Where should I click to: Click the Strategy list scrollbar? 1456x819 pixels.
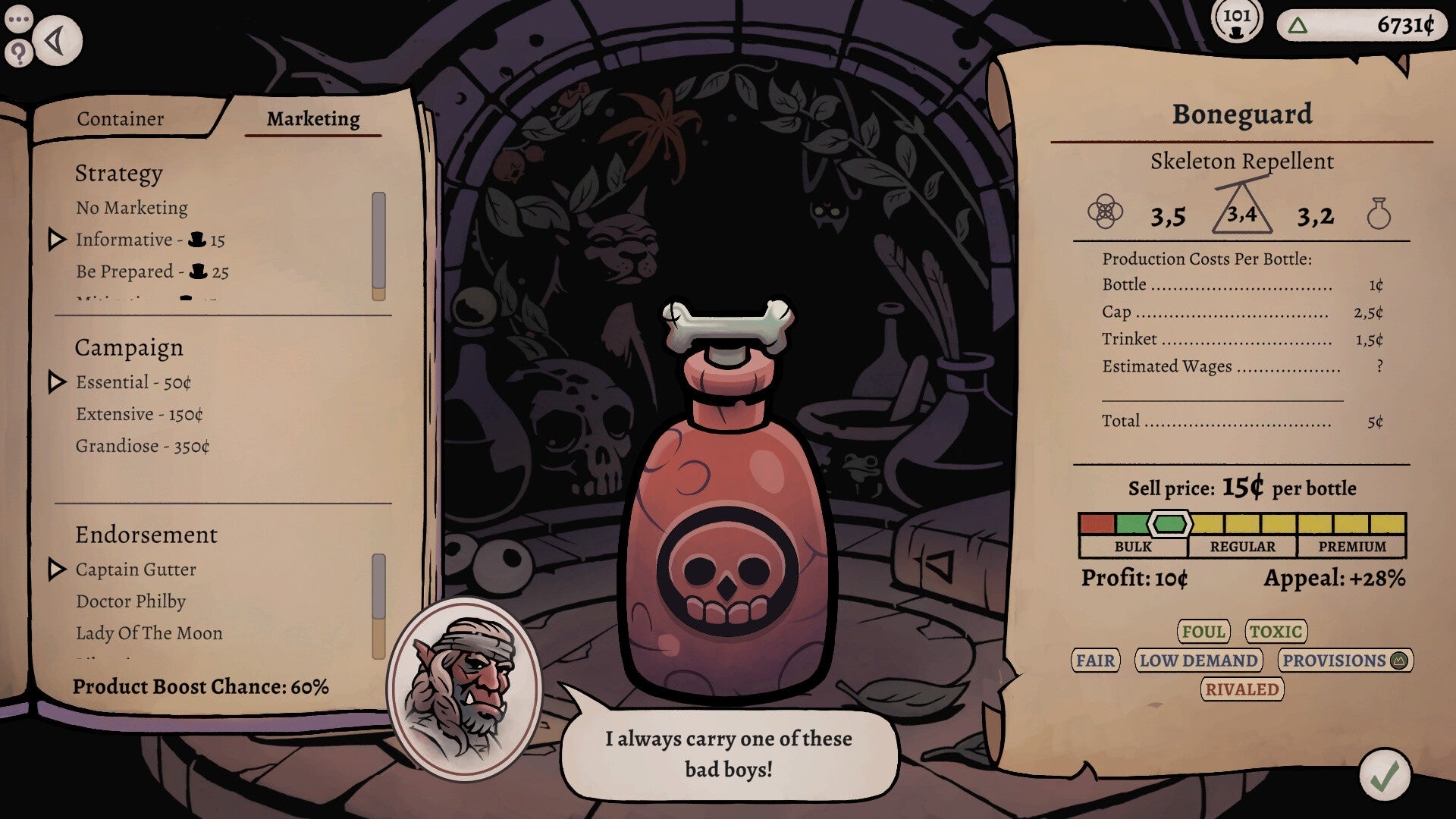click(x=378, y=243)
